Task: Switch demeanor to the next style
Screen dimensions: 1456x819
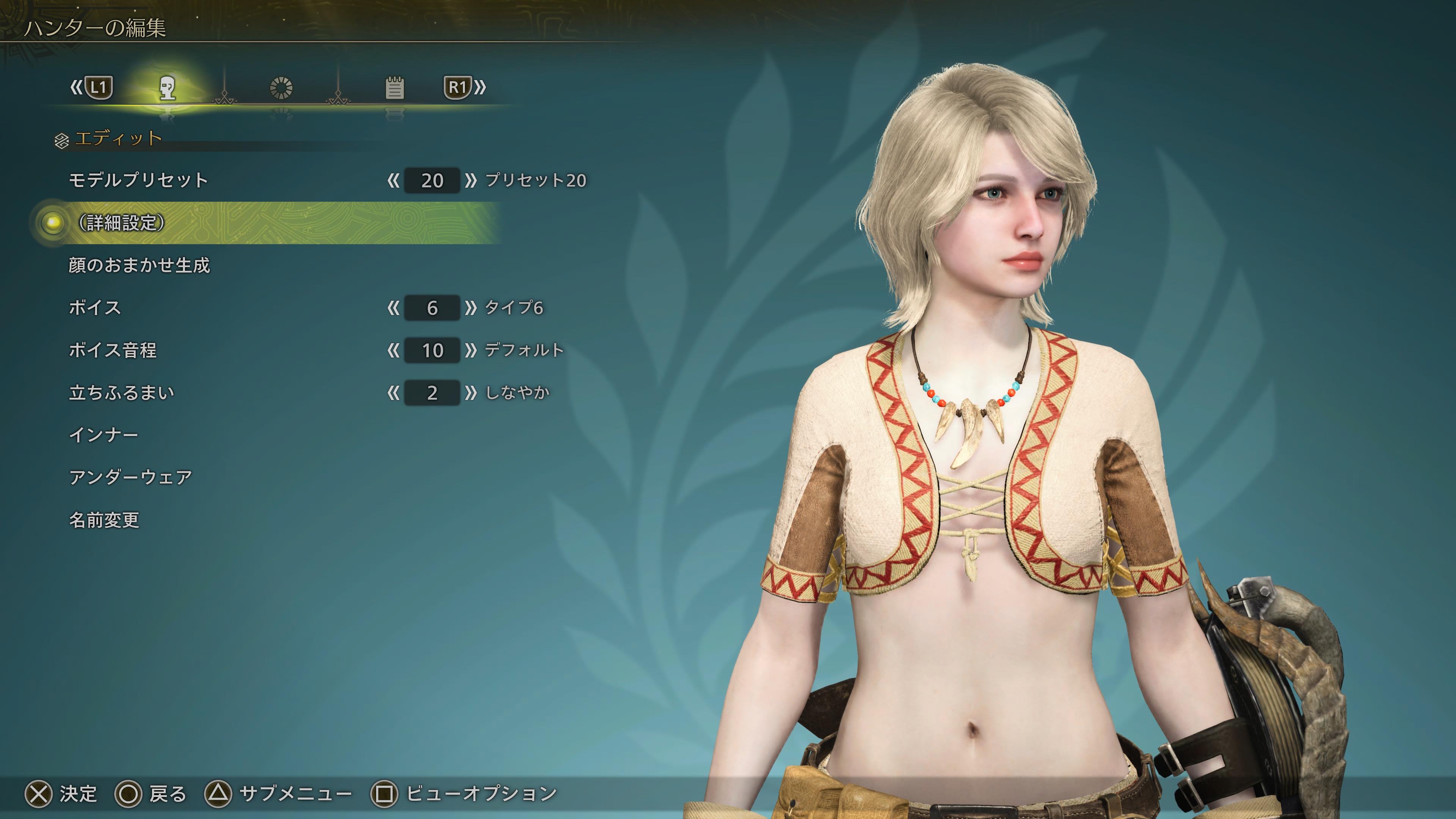Action: 470,393
